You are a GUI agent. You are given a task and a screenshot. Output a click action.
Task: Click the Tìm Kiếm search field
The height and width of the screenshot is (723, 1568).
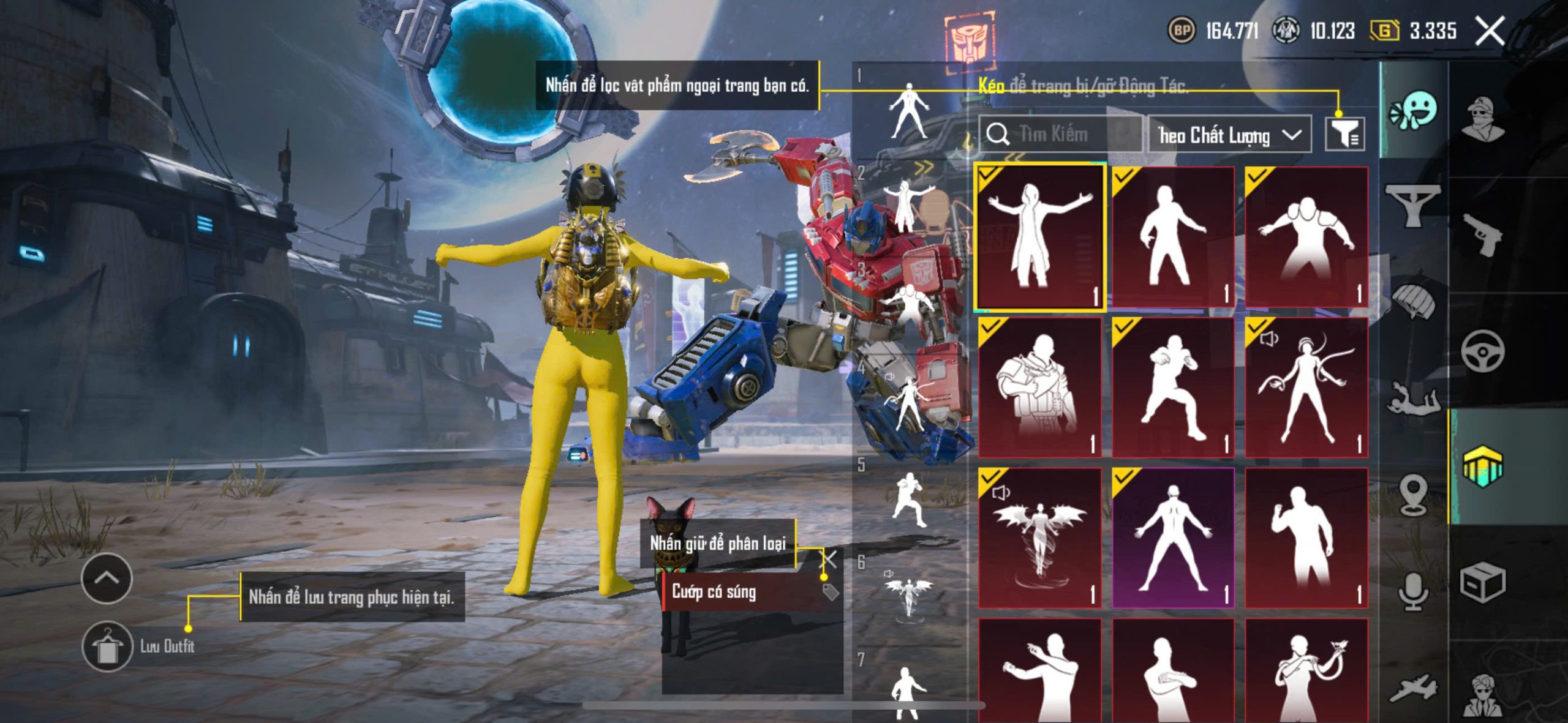point(1060,134)
